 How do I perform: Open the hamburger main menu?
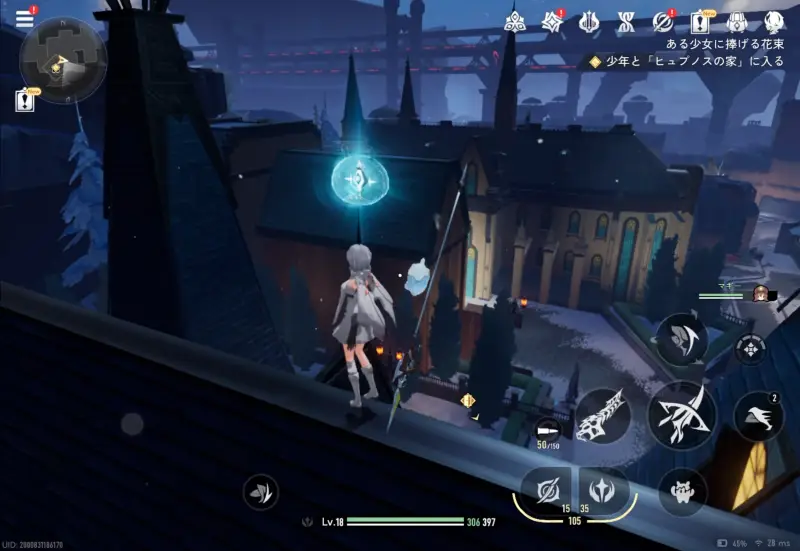coord(24,18)
